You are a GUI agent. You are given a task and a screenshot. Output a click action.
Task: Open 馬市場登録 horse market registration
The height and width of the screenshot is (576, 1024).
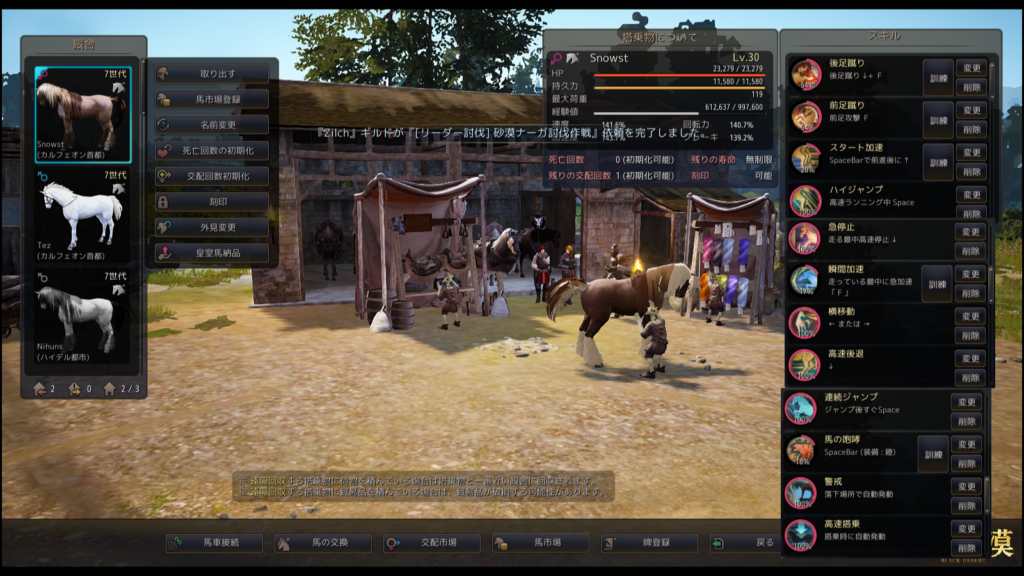point(213,99)
